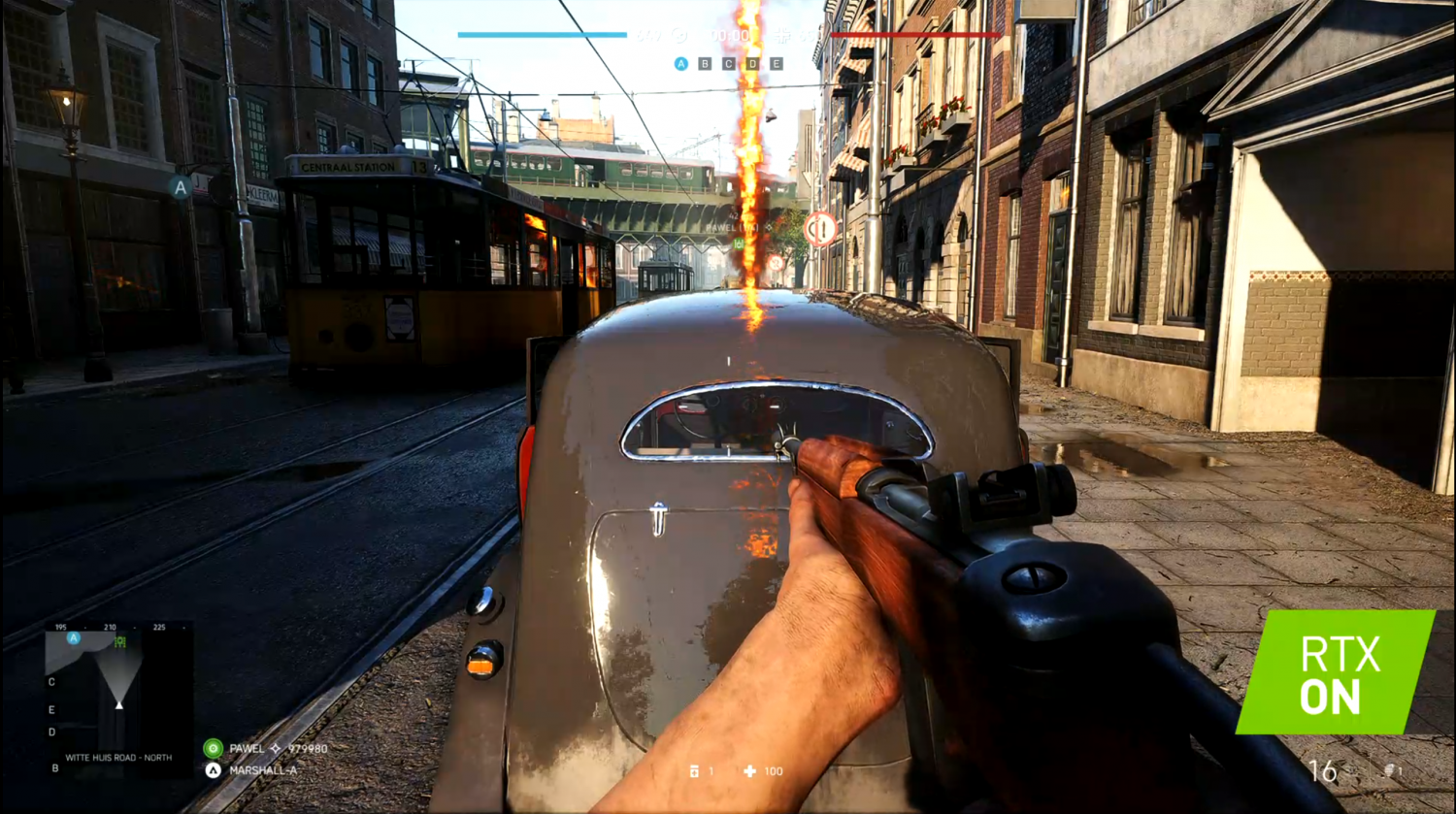Select objective D in the top flag row
The image size is (1456, 814).
[753, 64]
